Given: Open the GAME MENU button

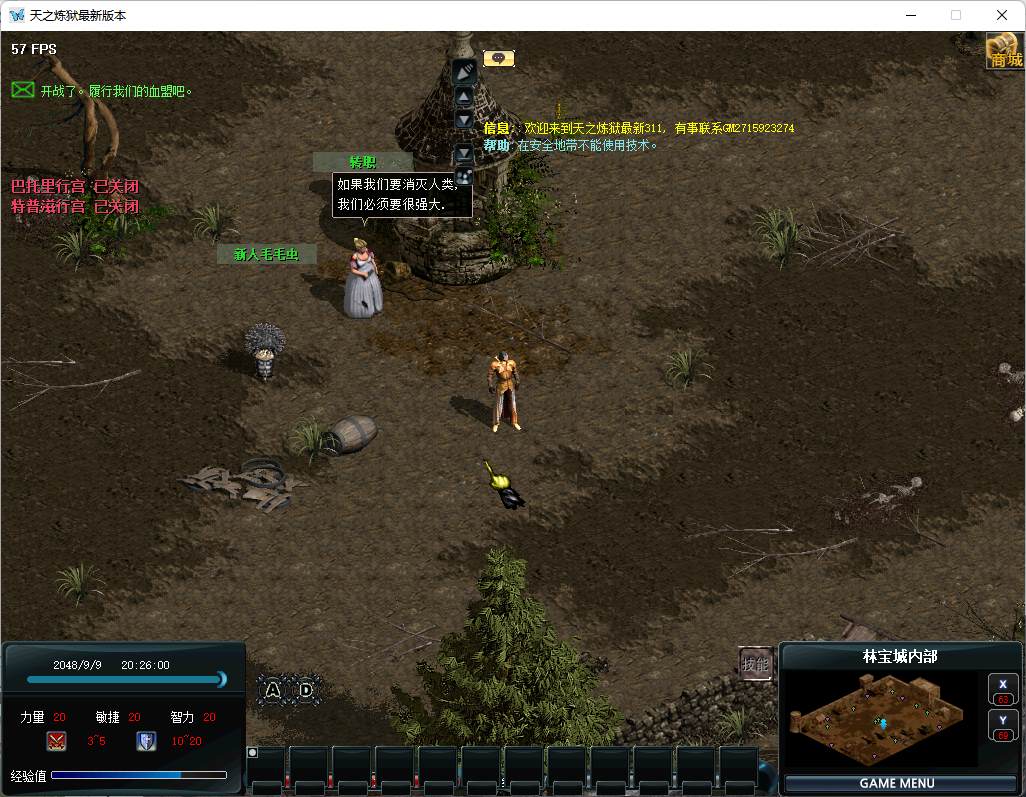Looking at the screenshot, I should pos(896,783).
